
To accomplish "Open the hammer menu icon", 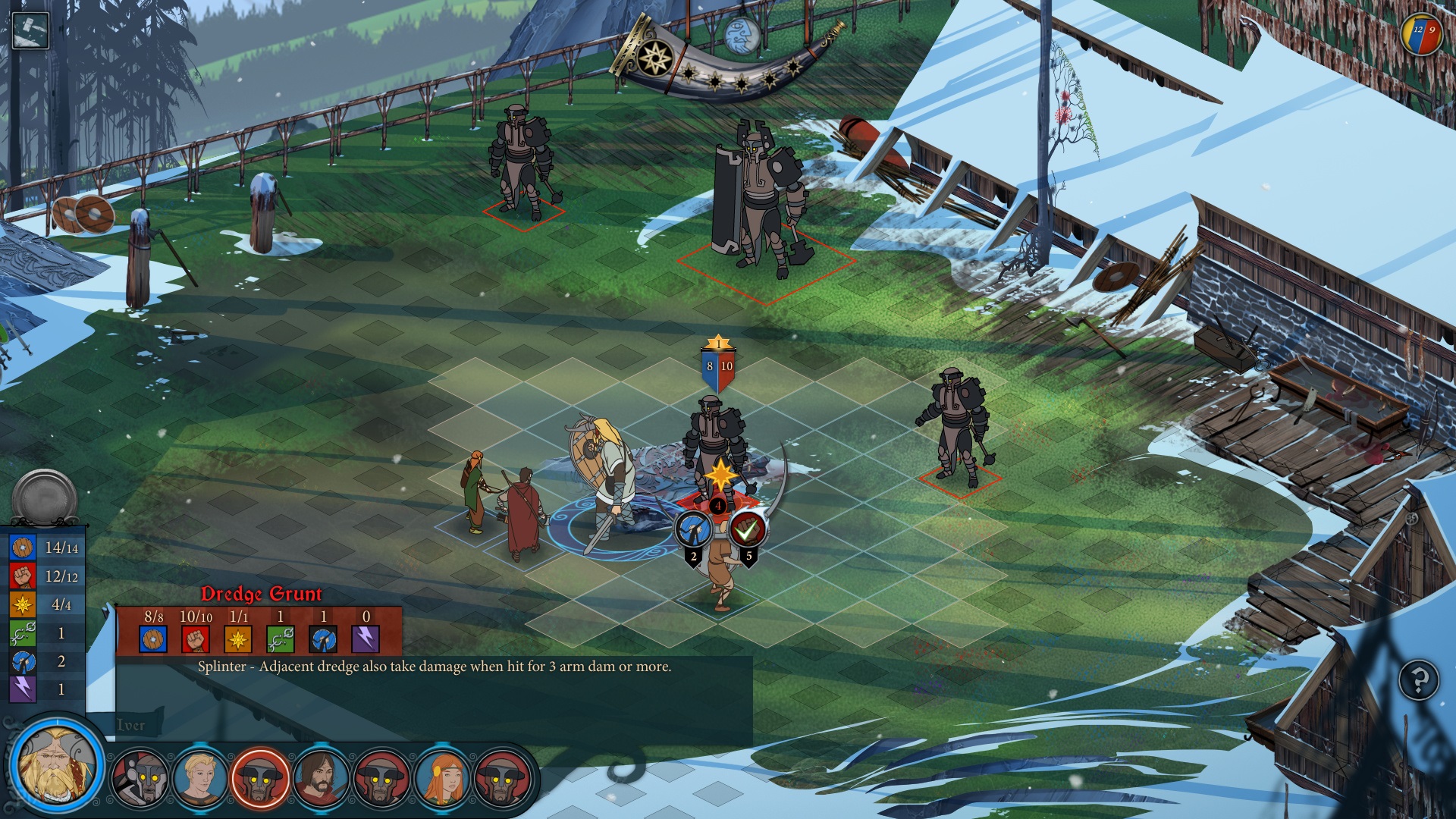I will [30, 31].
